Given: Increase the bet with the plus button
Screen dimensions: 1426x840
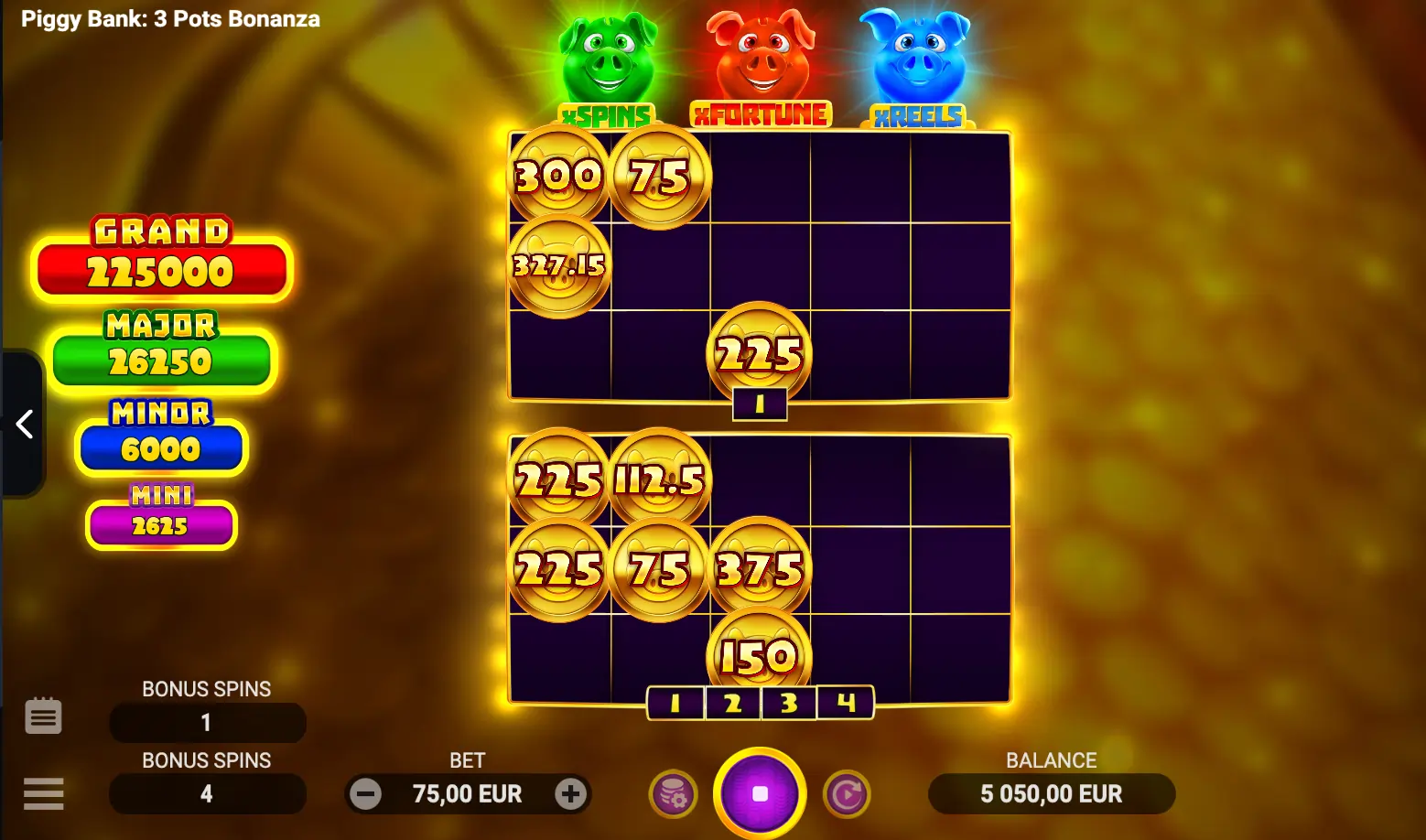Looking at the screenshot, I should 570,793.
